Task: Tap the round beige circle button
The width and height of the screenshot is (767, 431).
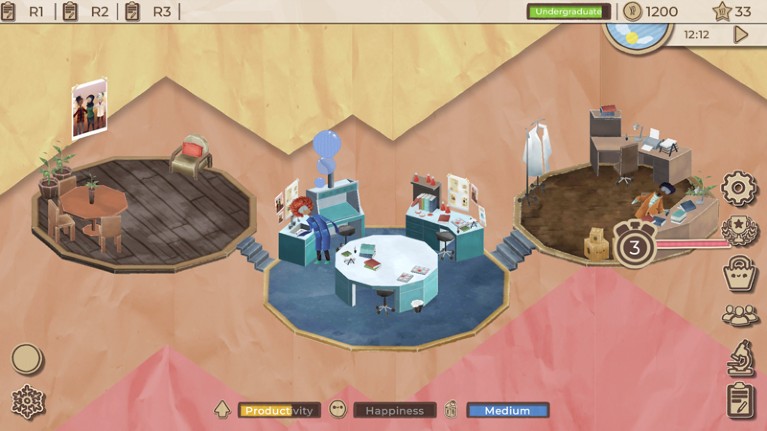Action: pyautogui.click(x=27, y=358)
